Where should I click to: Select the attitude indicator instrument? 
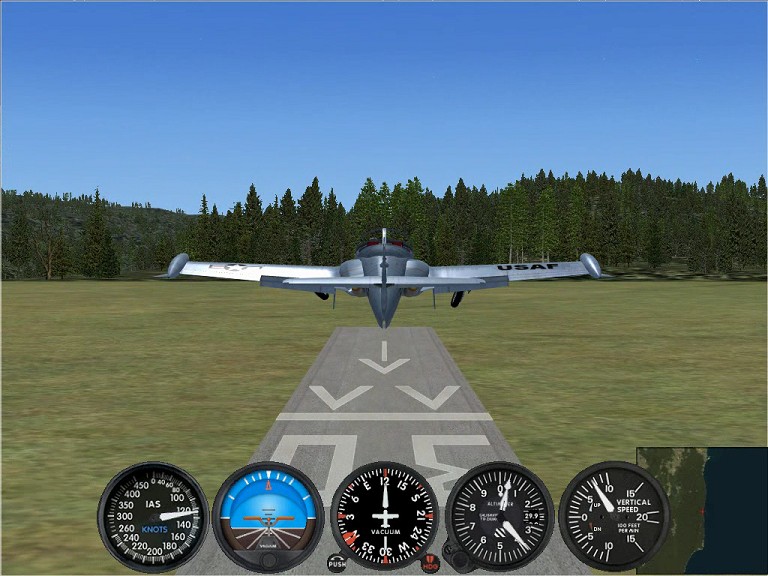[268, 516]
